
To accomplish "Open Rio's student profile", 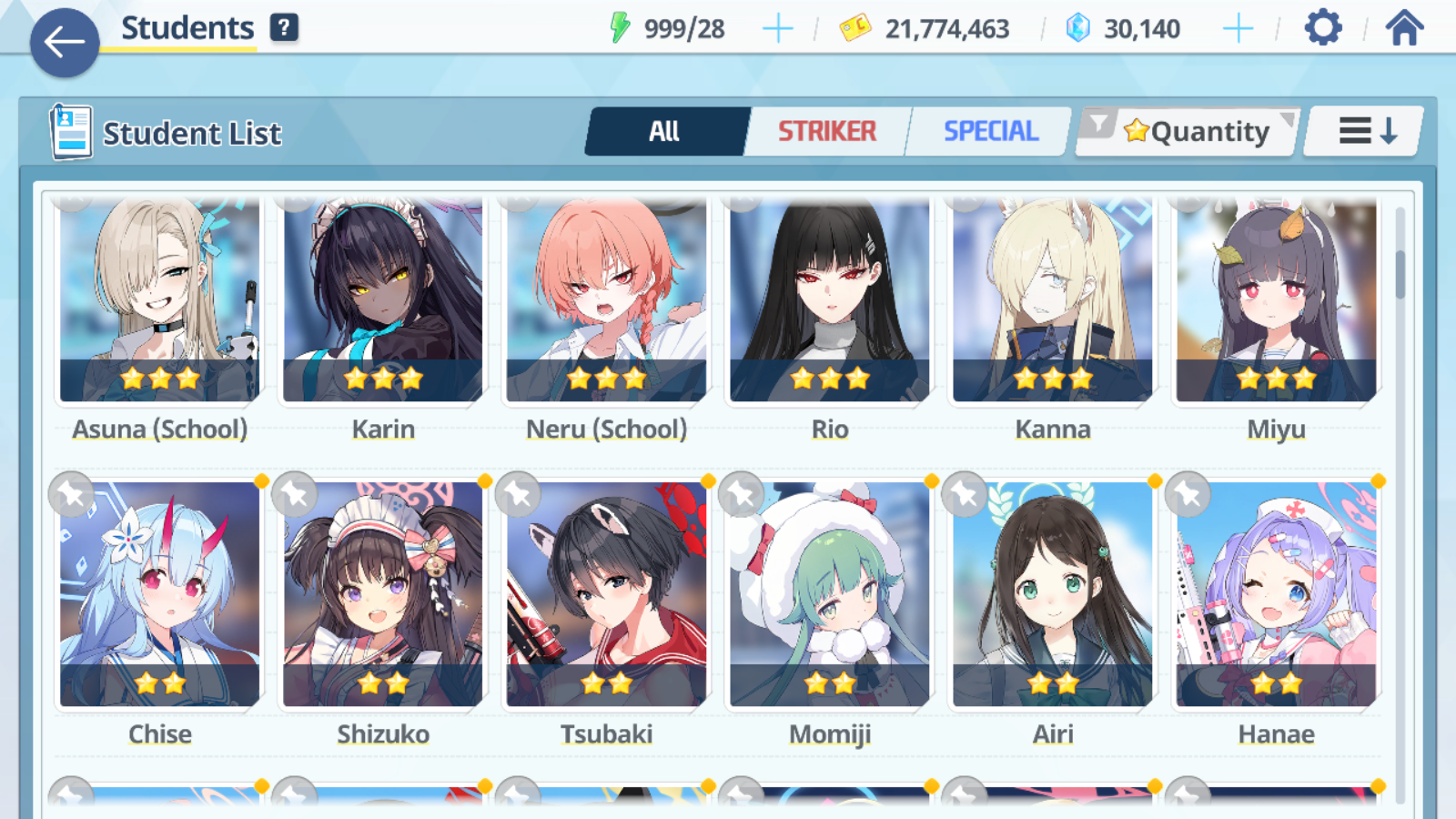I will (x=830, y=300).
